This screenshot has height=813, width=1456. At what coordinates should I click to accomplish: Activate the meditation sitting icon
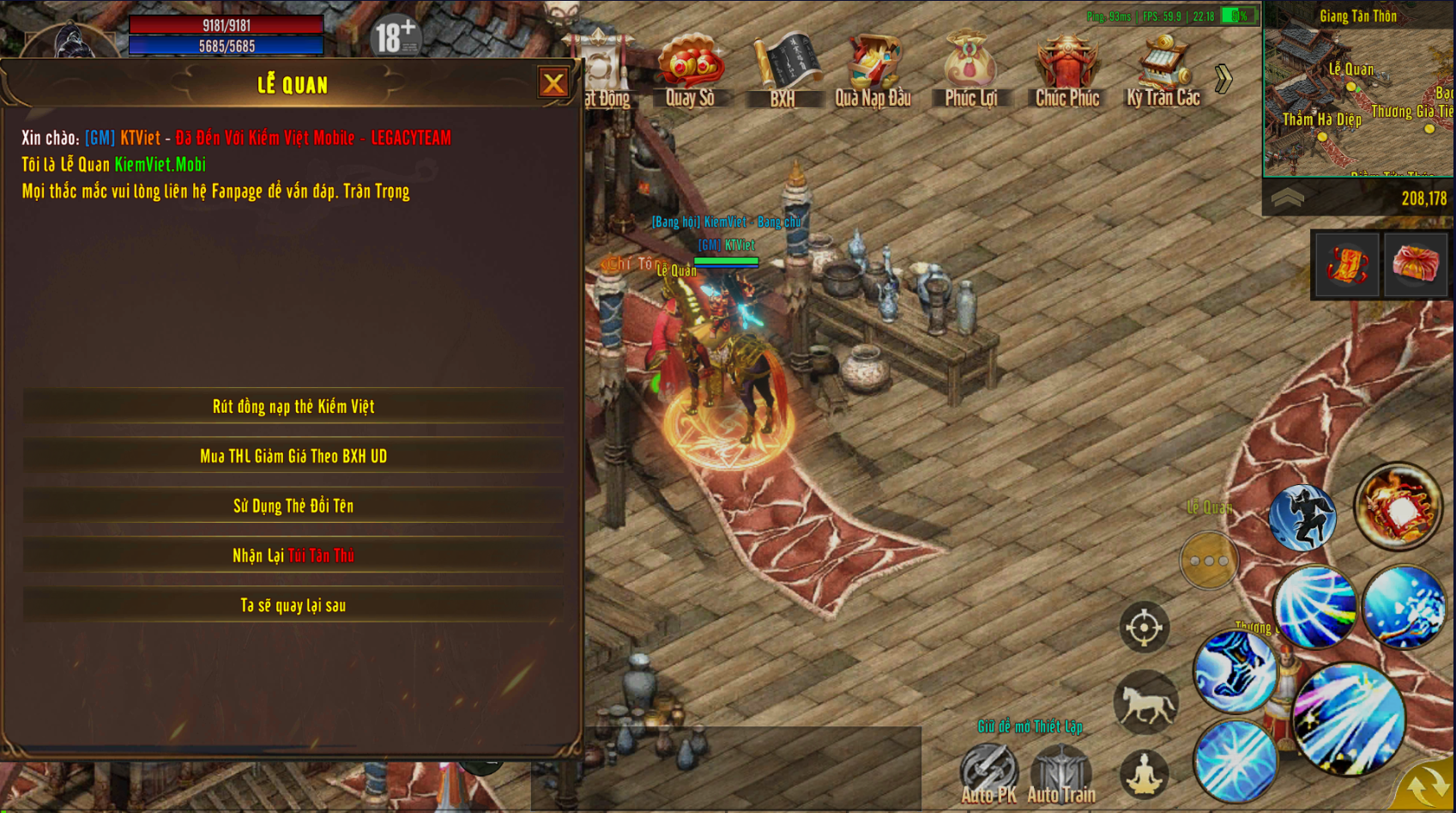point(1145,774)
